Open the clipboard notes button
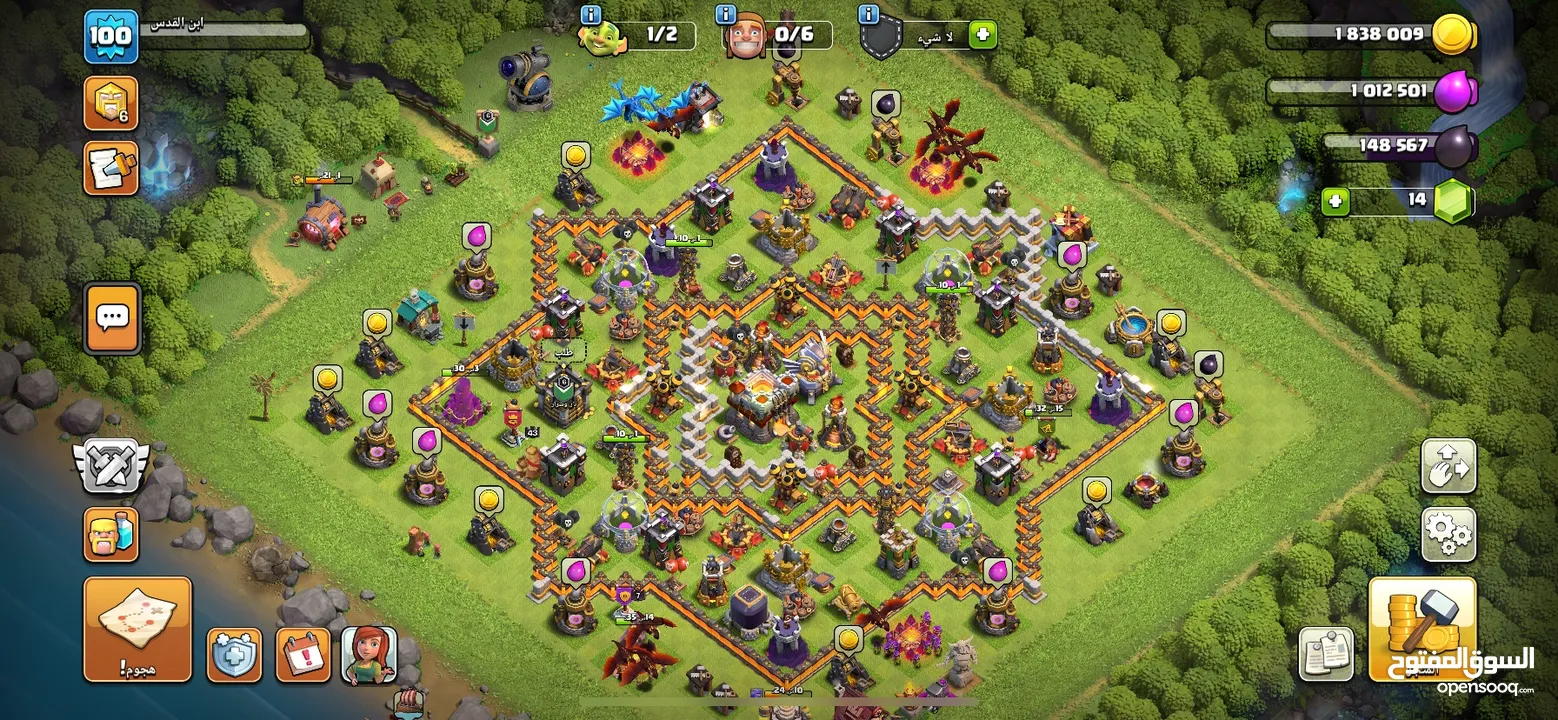This screenshot has height=720, width=1558. [1326, 655]
